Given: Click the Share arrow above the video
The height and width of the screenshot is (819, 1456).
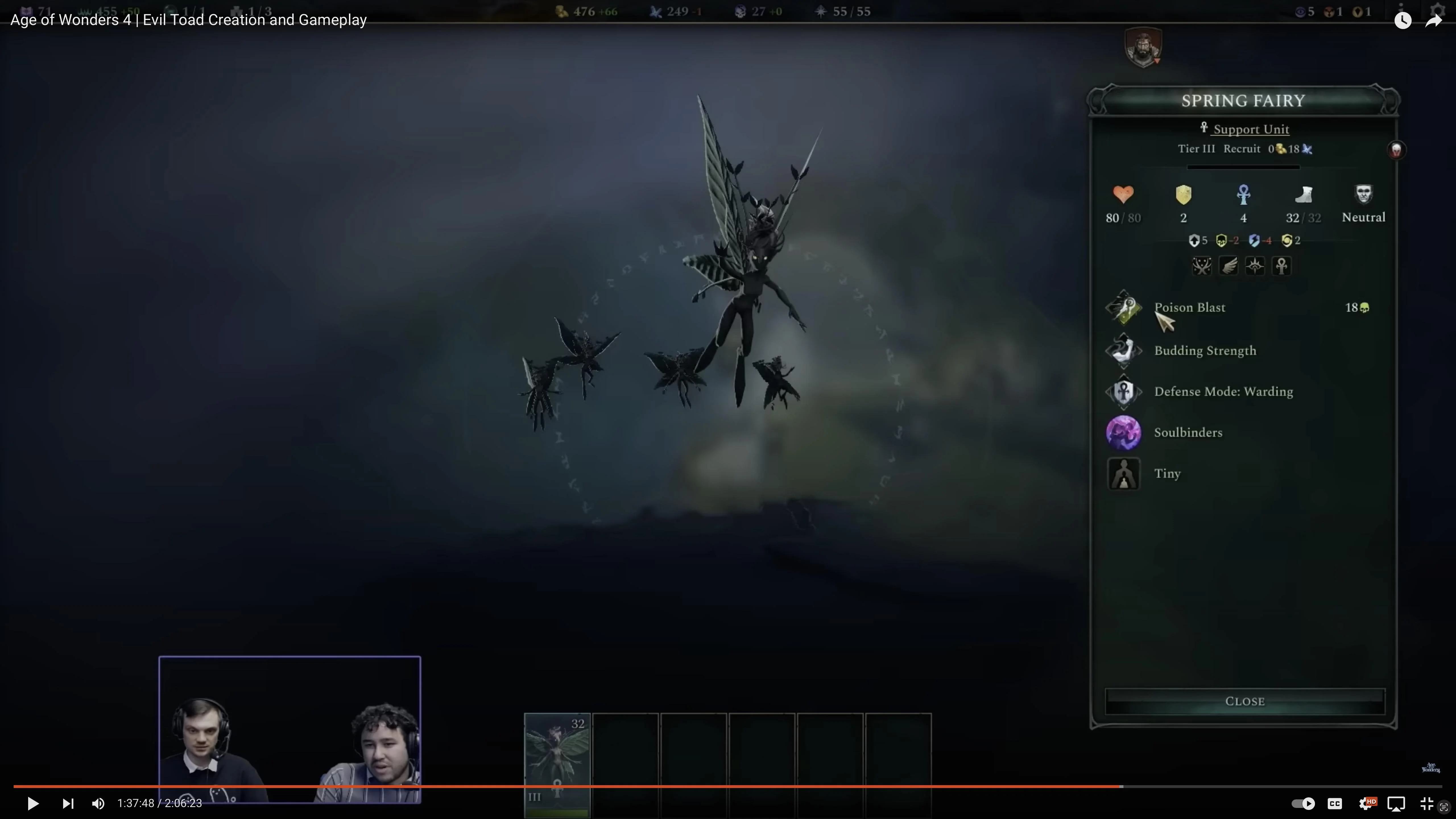Looking at the screenshot, I should coord(1434,20).
